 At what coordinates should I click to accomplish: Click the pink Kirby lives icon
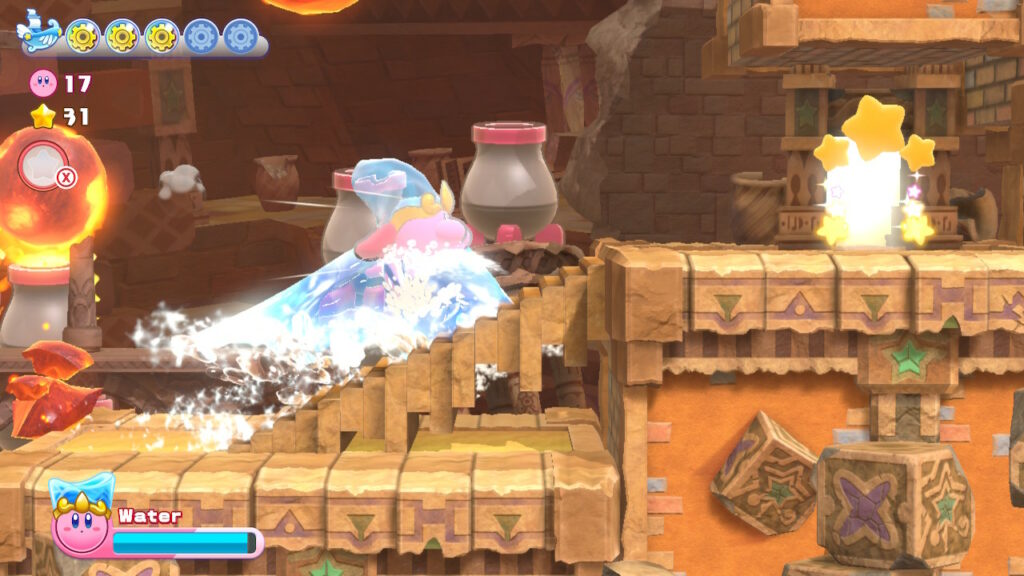click(x=44, y=83)
